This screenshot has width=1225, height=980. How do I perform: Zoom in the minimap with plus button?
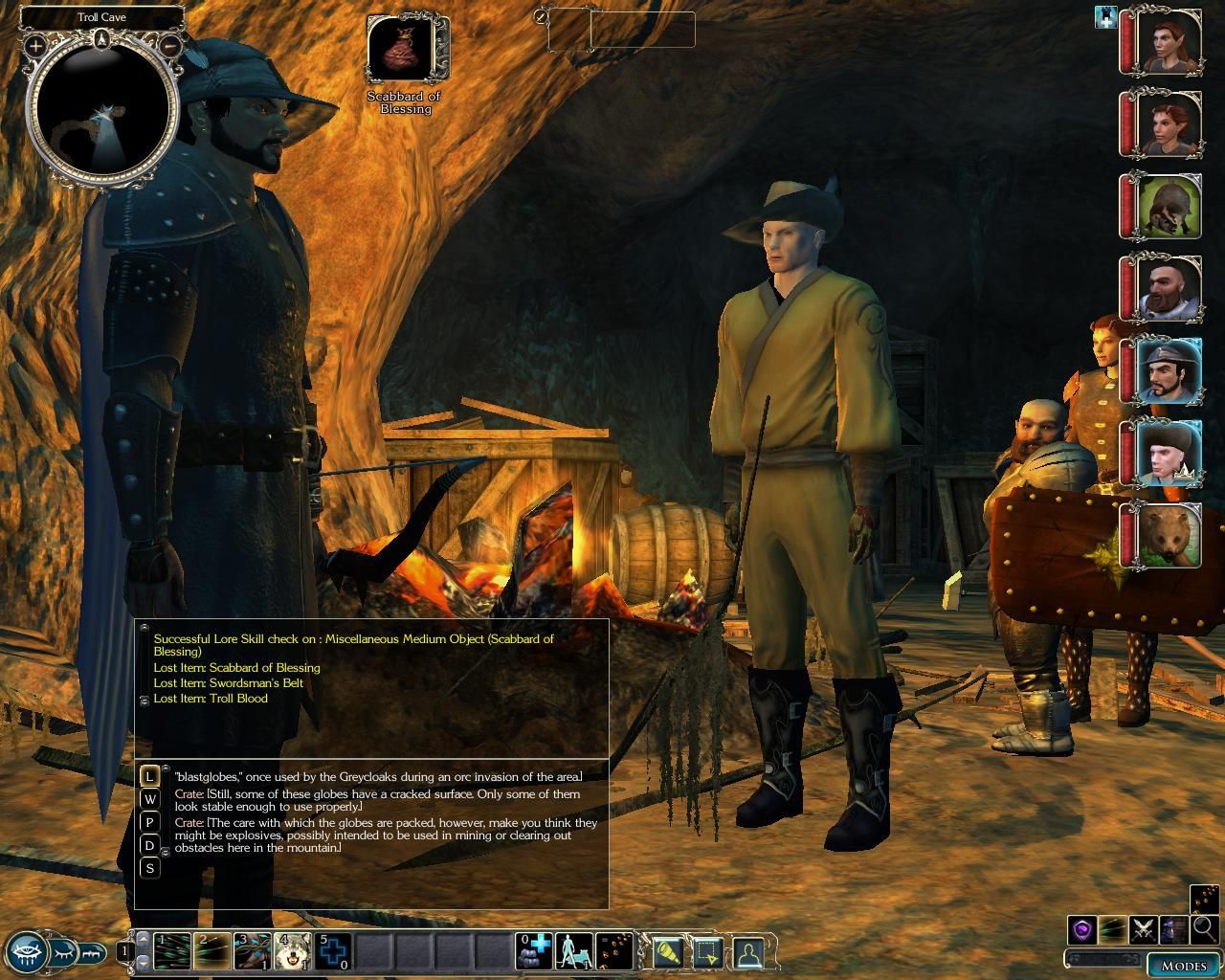[35, 45]
